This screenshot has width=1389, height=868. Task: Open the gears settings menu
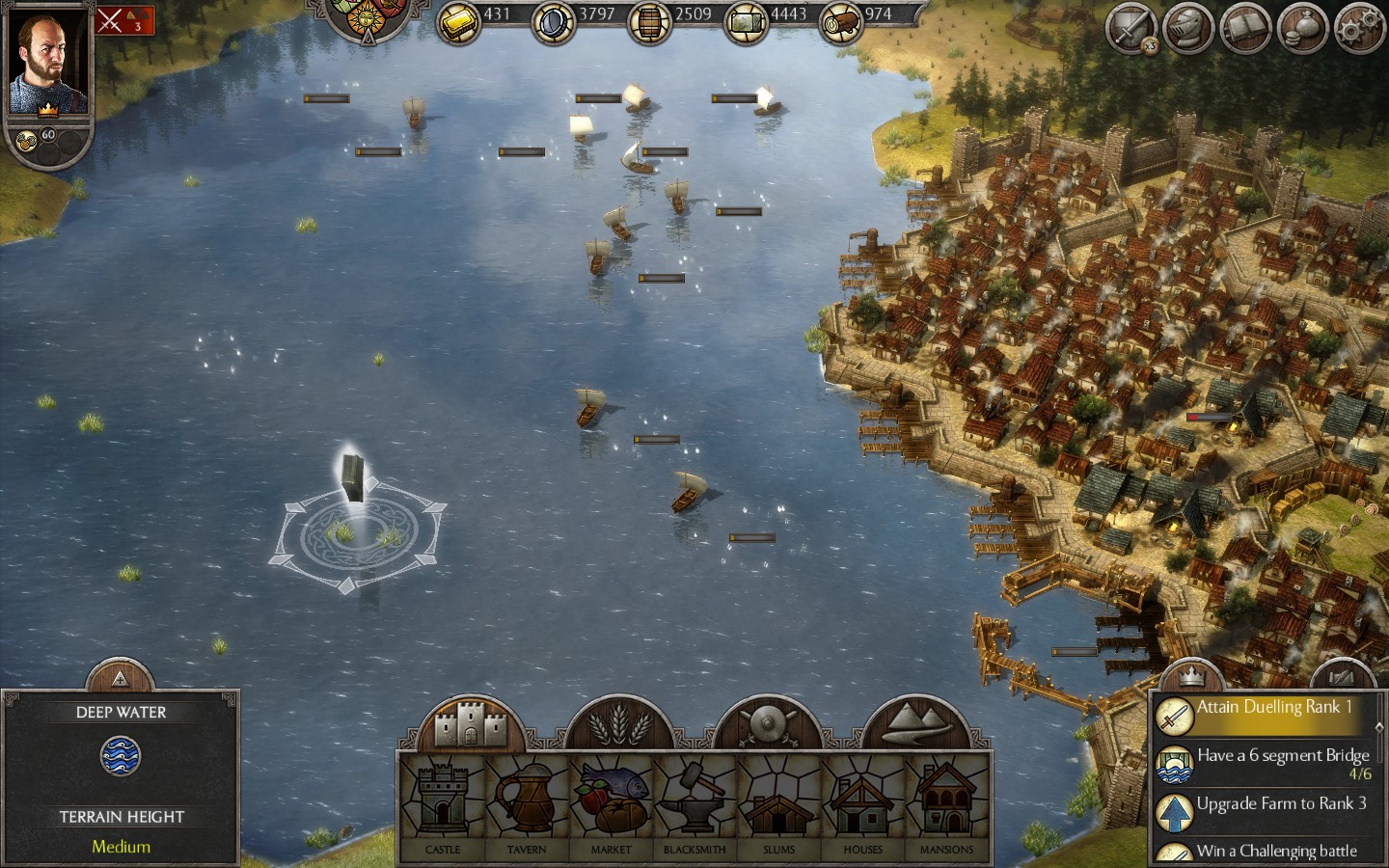(1357, 26)
